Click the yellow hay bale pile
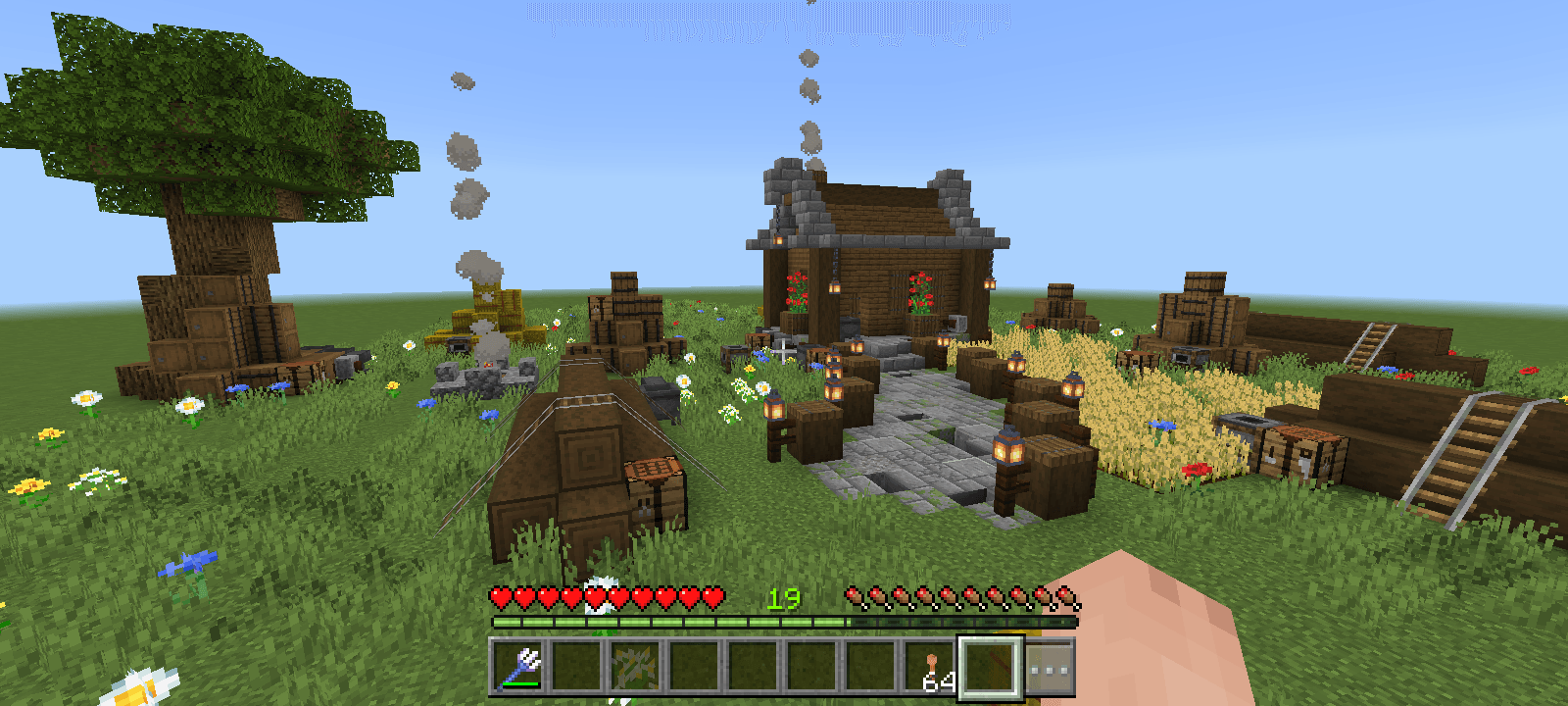 coord(490,312)
